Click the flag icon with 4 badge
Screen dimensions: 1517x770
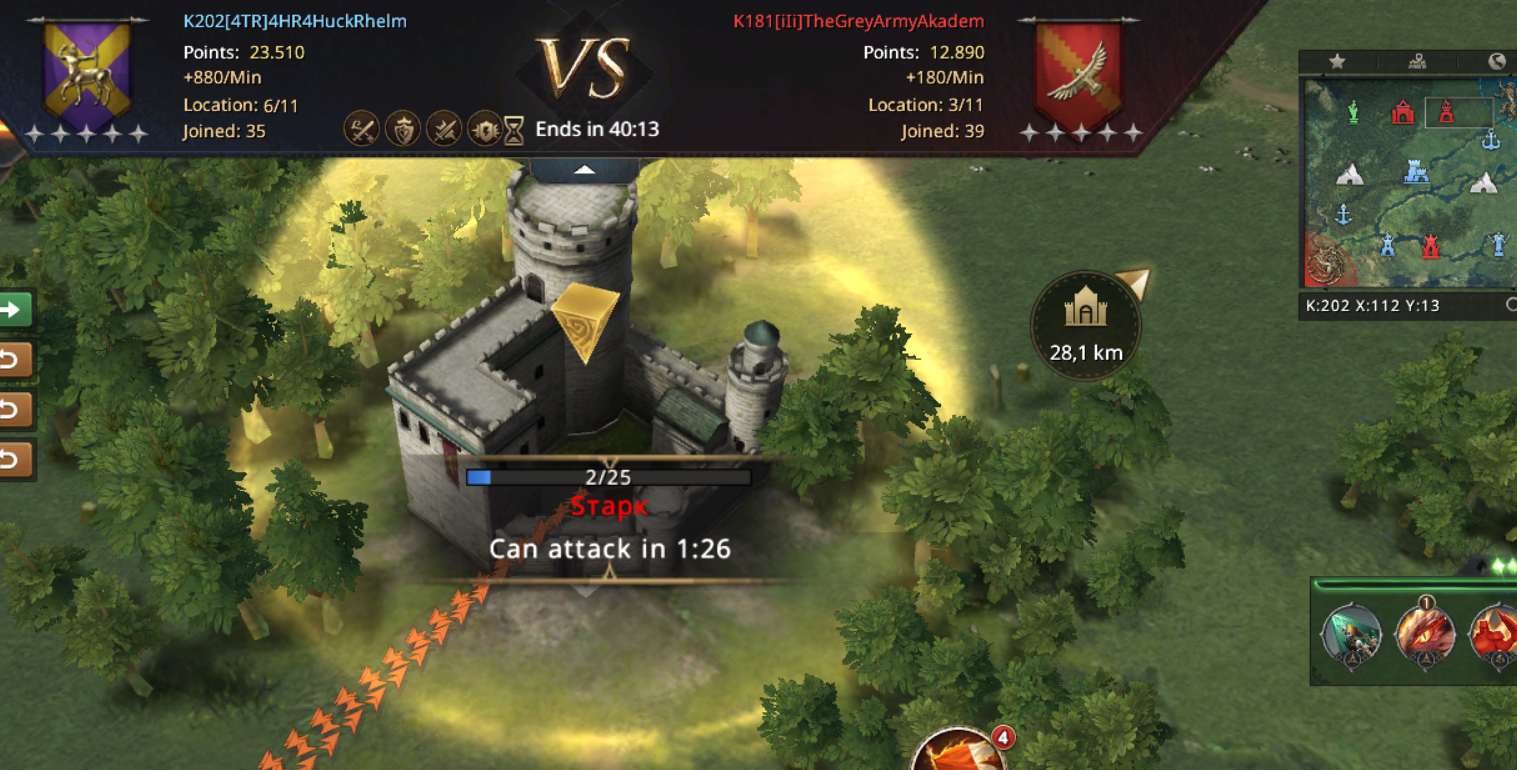click(x=957, y=752)
